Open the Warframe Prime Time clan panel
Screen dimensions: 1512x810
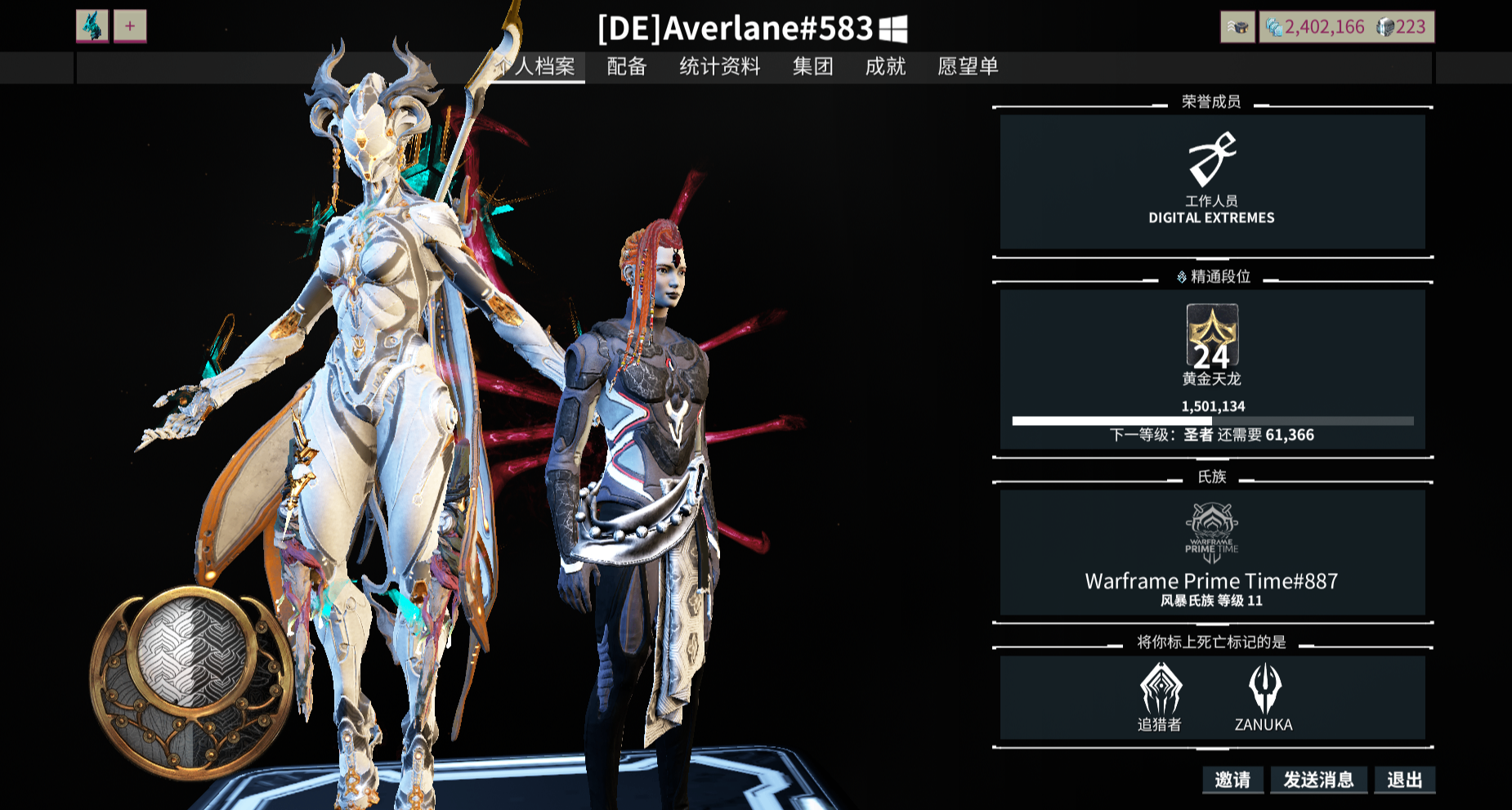pos(1212,553)
